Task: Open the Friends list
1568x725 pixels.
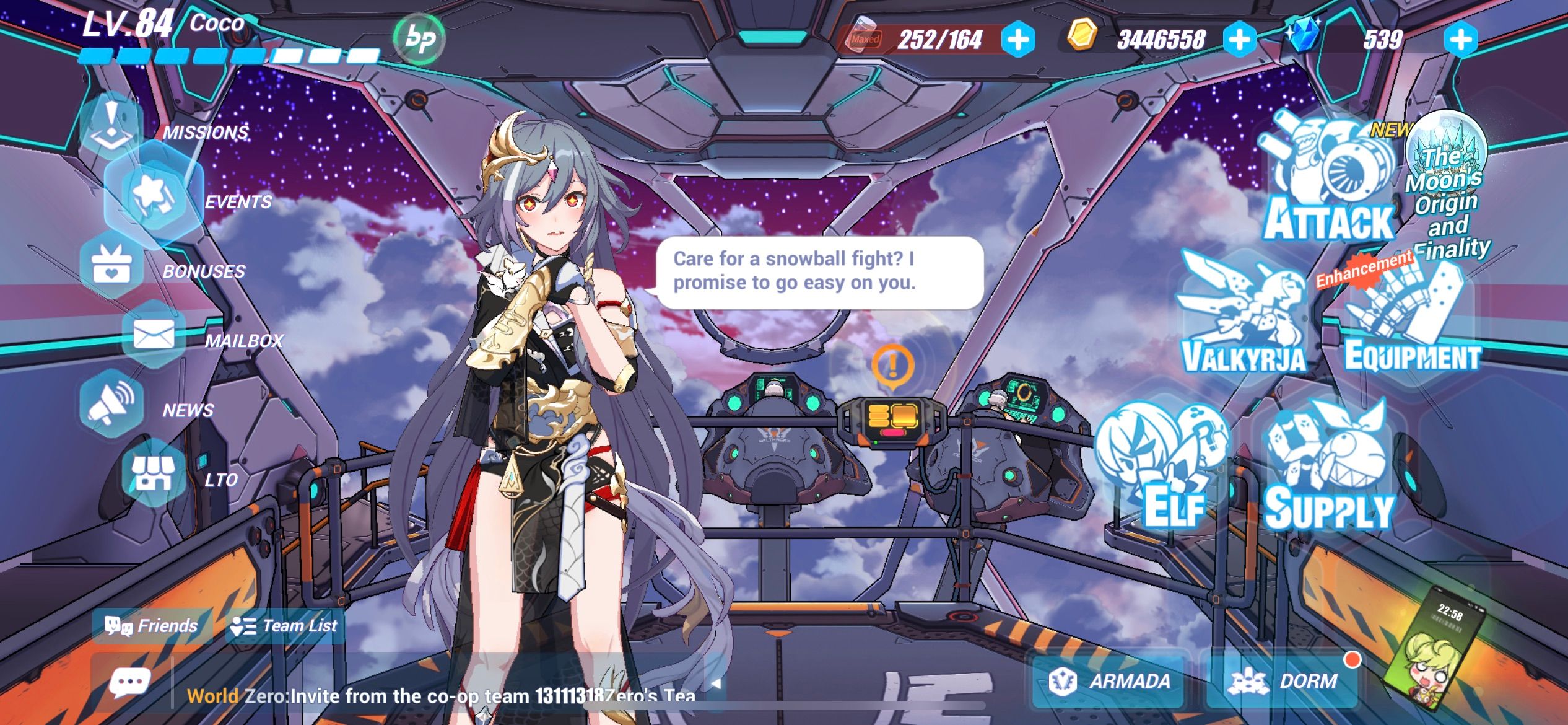Action: pyautogui.click(x=150, y=626)
